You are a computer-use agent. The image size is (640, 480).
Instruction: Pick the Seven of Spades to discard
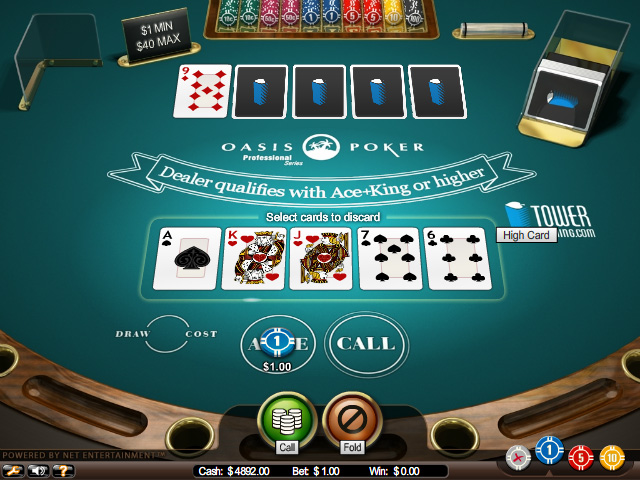coord(390,258)
